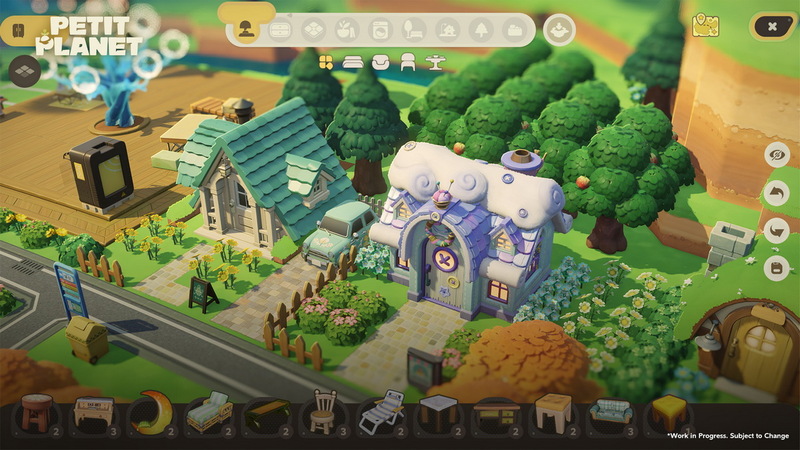Undo the last placement
The width and height of the screenshot is (800, 450).
point(776,192)
